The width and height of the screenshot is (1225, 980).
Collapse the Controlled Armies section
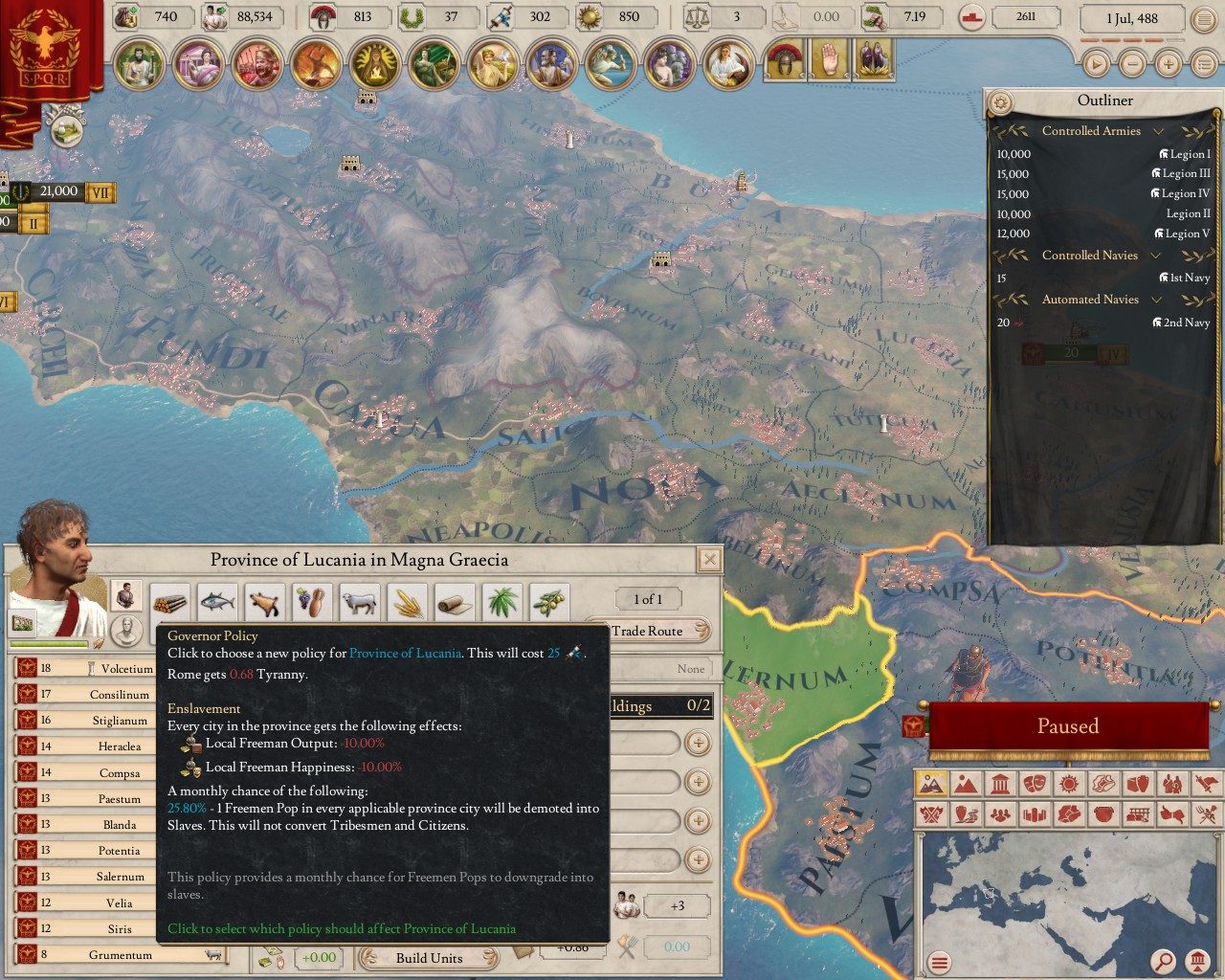pyautogui.click(x=1158, y=131)
